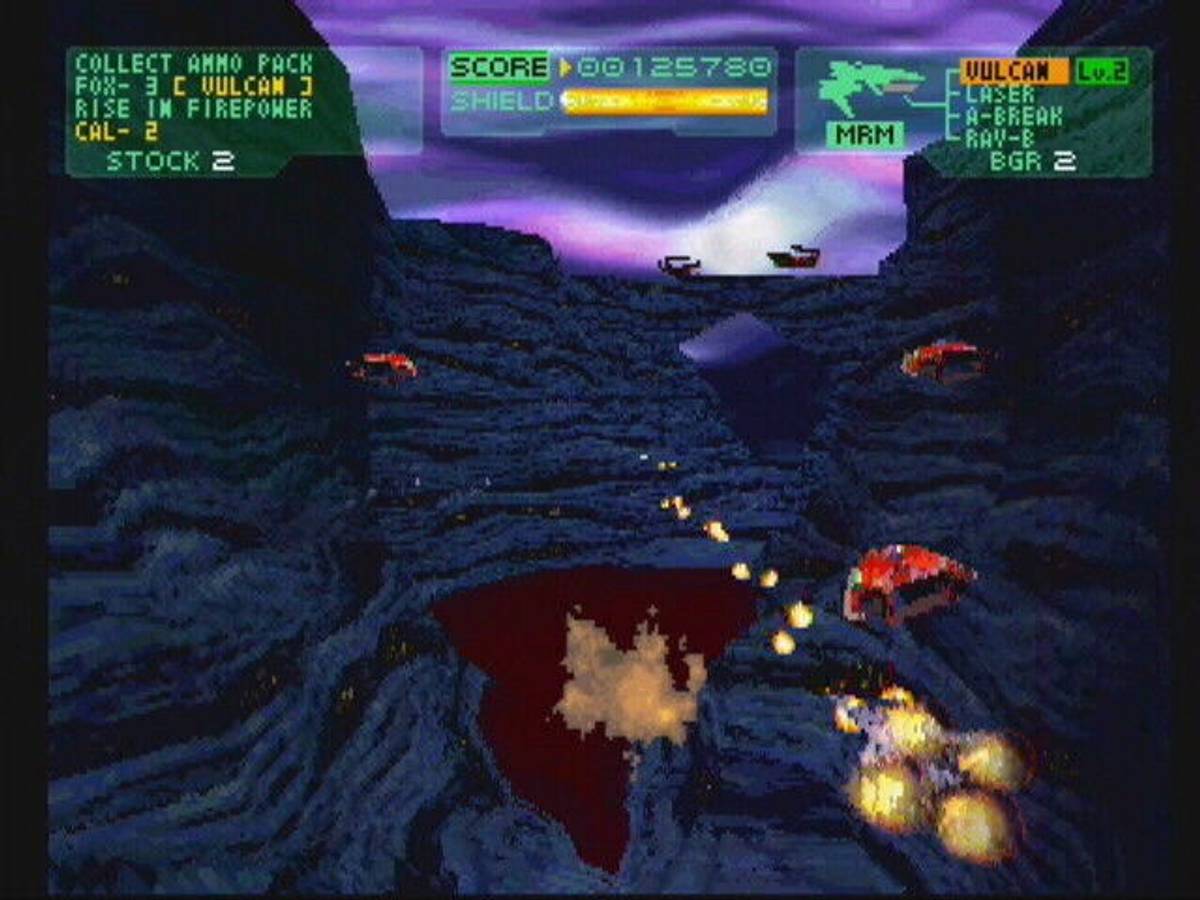Open the Collect Ammo Pack message panel

195,98
